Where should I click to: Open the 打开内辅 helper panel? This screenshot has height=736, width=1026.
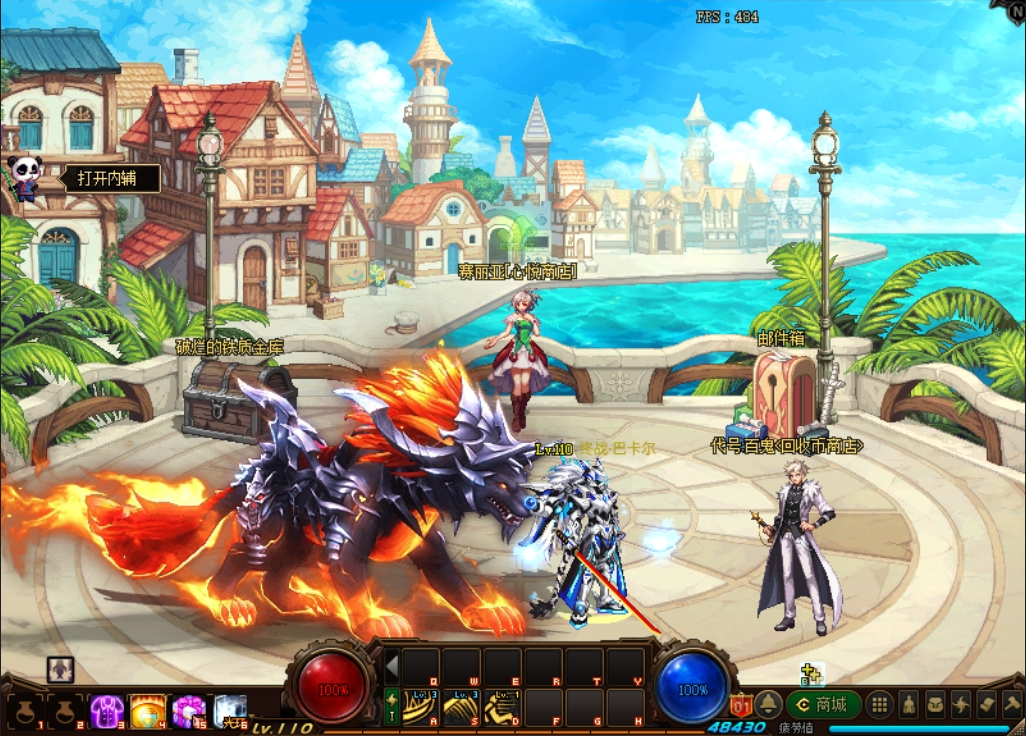click(108, 179)
